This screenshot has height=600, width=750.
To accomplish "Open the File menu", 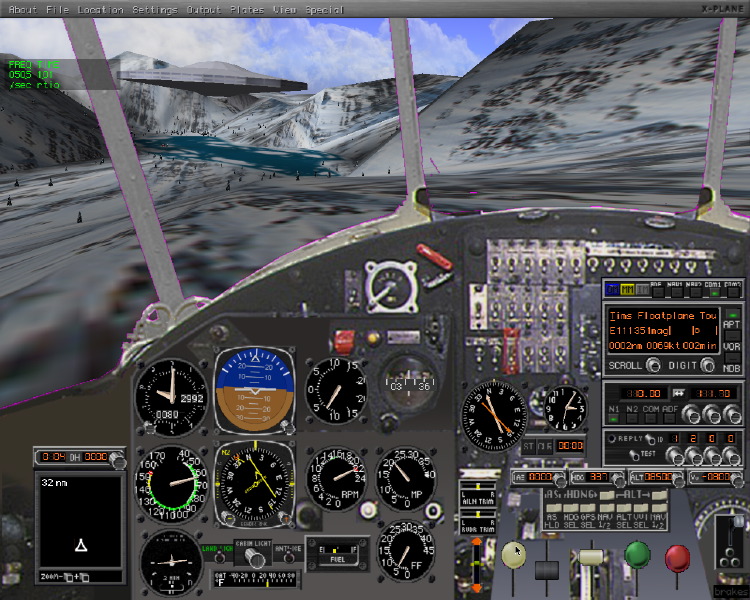I will [x=58, y=9].
